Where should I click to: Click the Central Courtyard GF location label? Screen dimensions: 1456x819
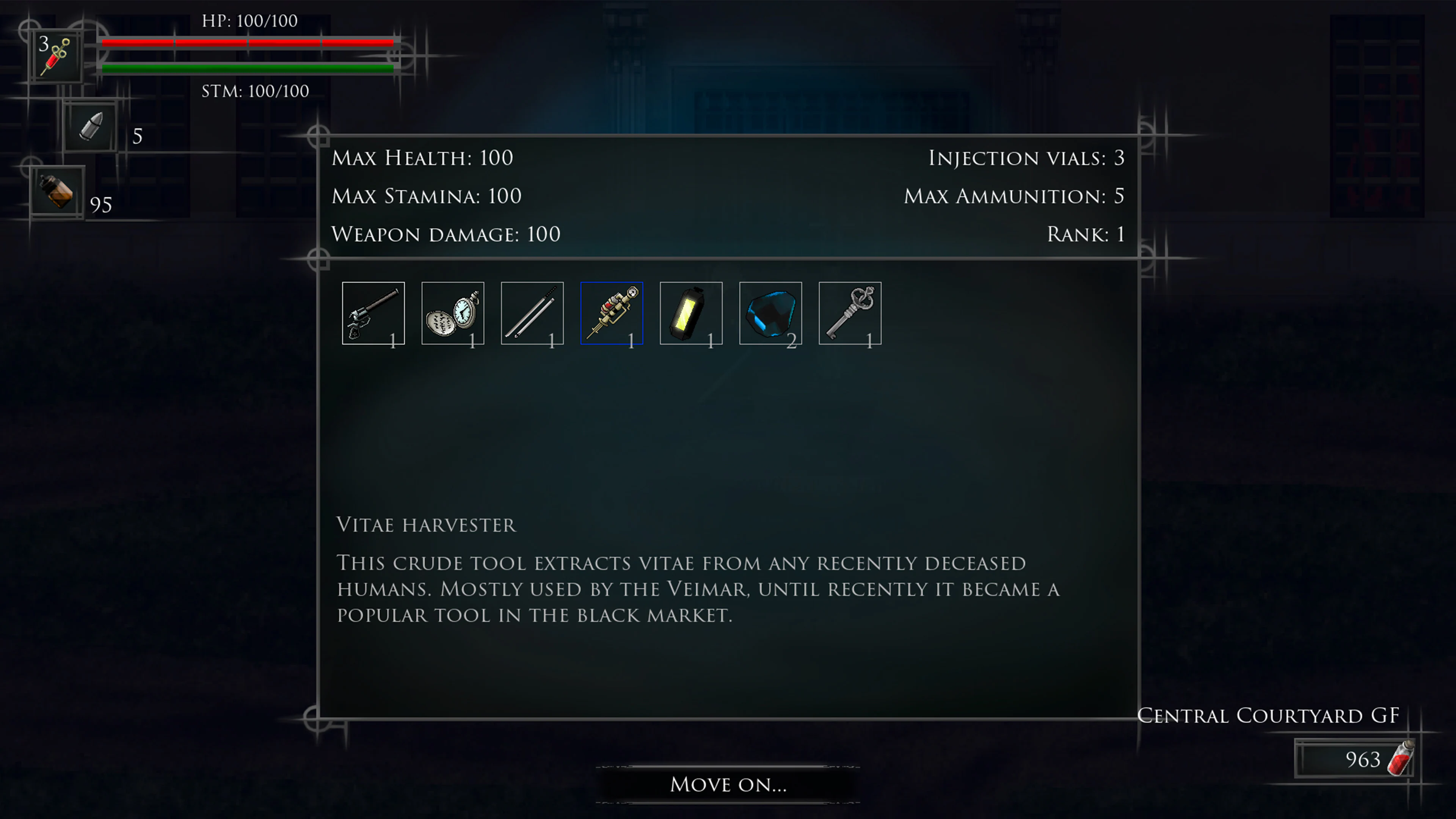click(x=1268, y=715)
